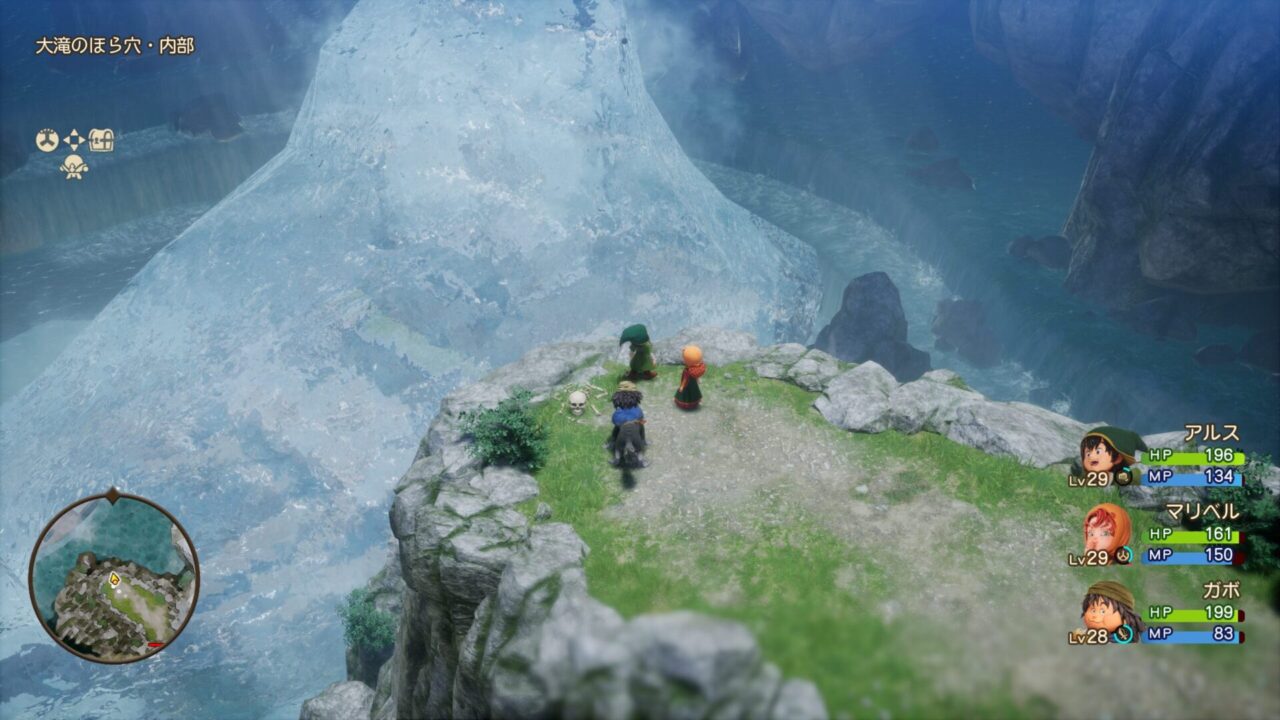Image resolution: width=1280 pixels, height=720 pixels.
Task: Select マリベル's portrait in the party list
Action: click(x=1108, y=530)
